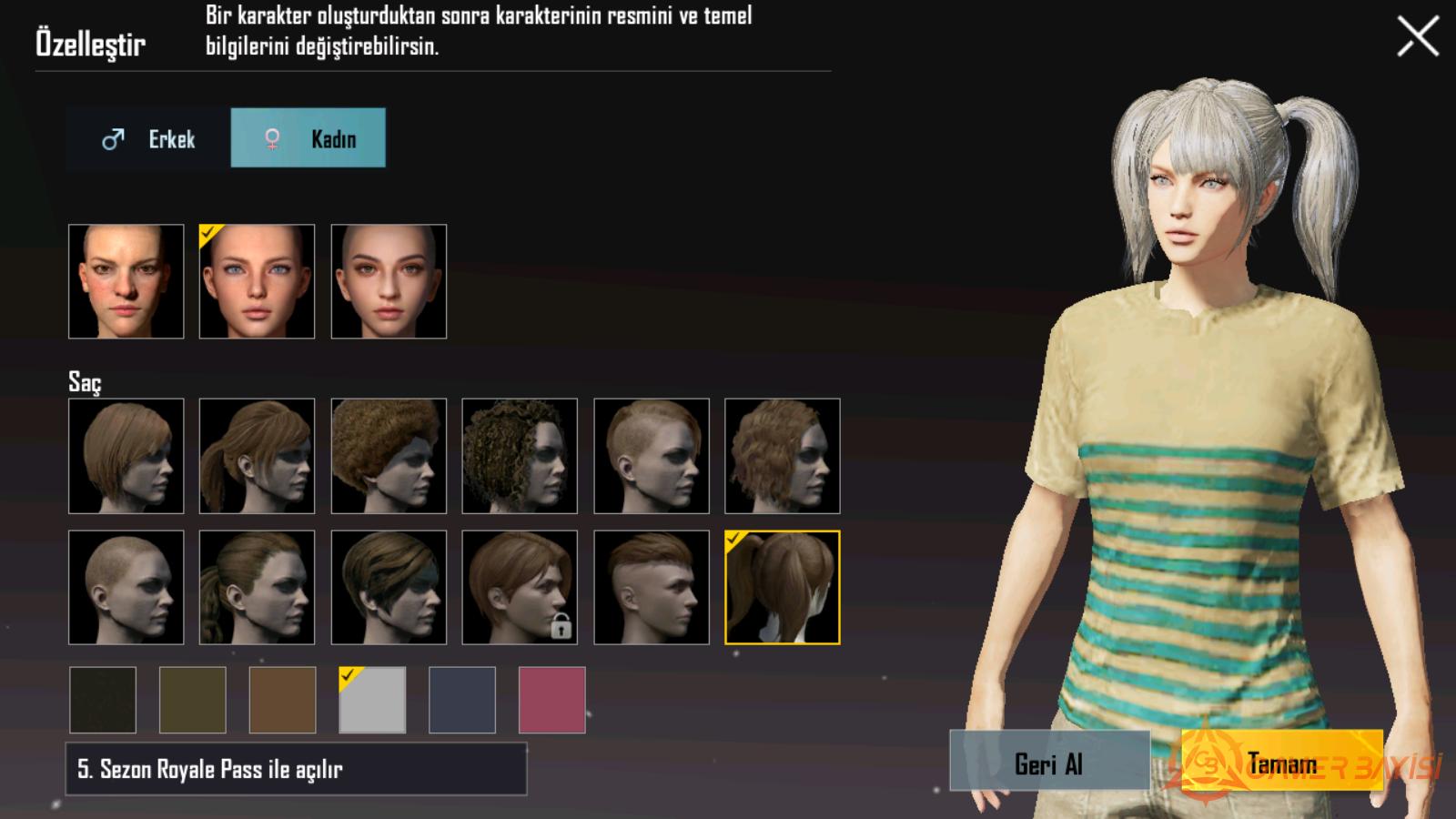Viewport: 1456px width, 819px height.
Task: Choose the brown hair color swatch
Action: pos(283,700)
